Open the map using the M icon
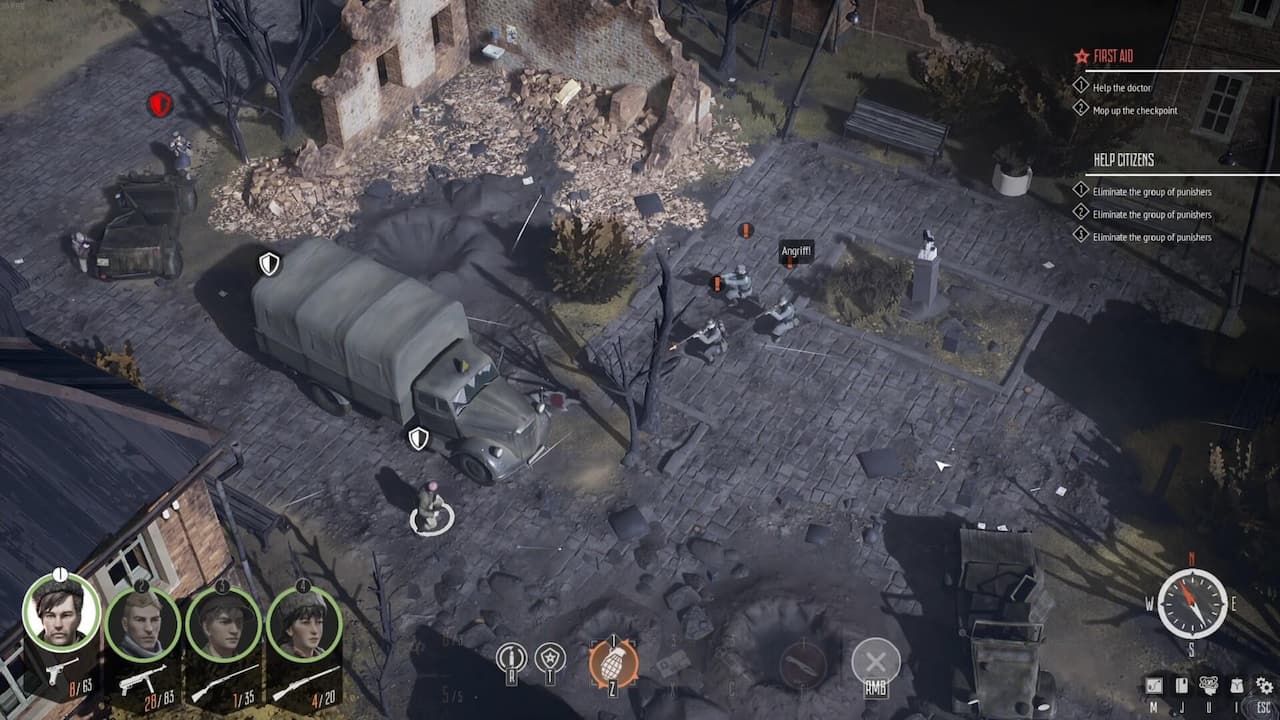Image resolution: width=1280 pixels, height=720 pixels. pos(1152,683)
